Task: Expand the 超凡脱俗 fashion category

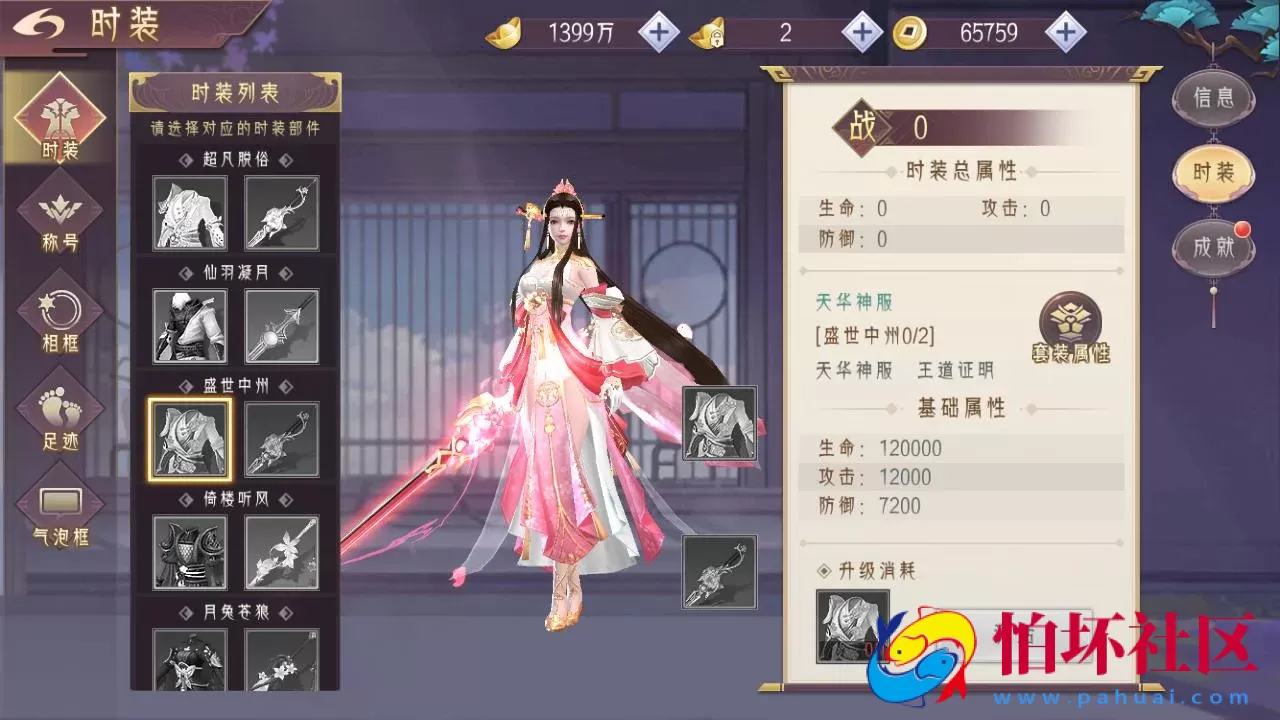Action: point(235,158)
